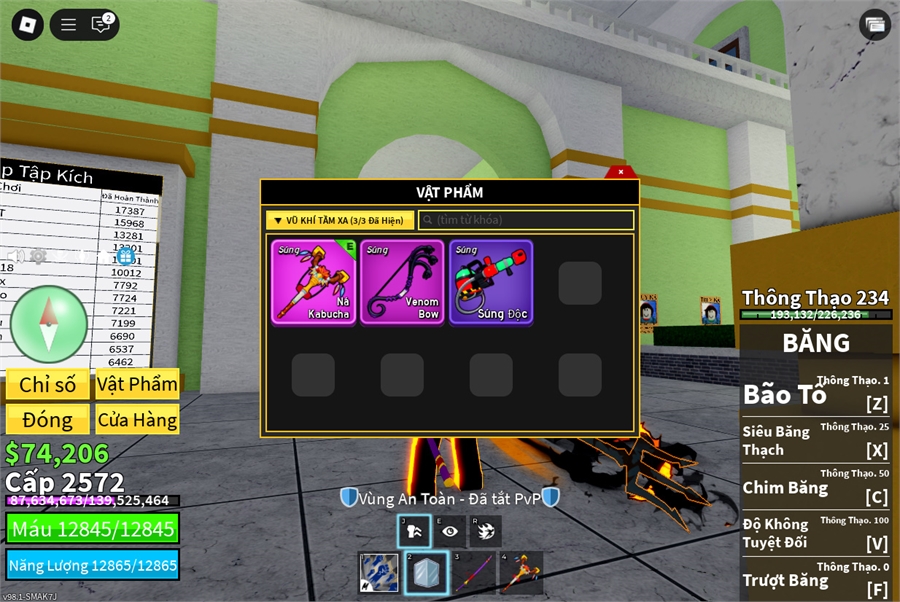Screen dimensions: 900x602
Task: Click the keyword search field
Action: click(x=526, y=220)
